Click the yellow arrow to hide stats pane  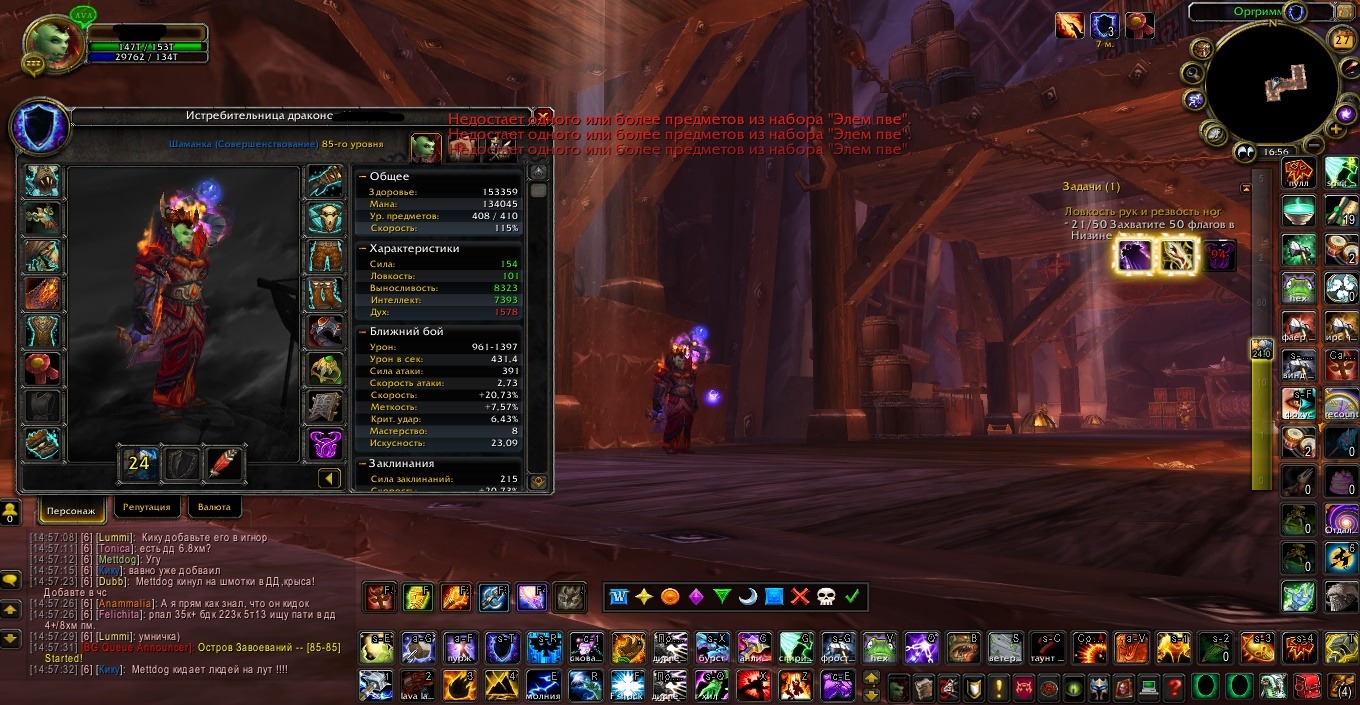pyautogui.click(x=330, y=479)
